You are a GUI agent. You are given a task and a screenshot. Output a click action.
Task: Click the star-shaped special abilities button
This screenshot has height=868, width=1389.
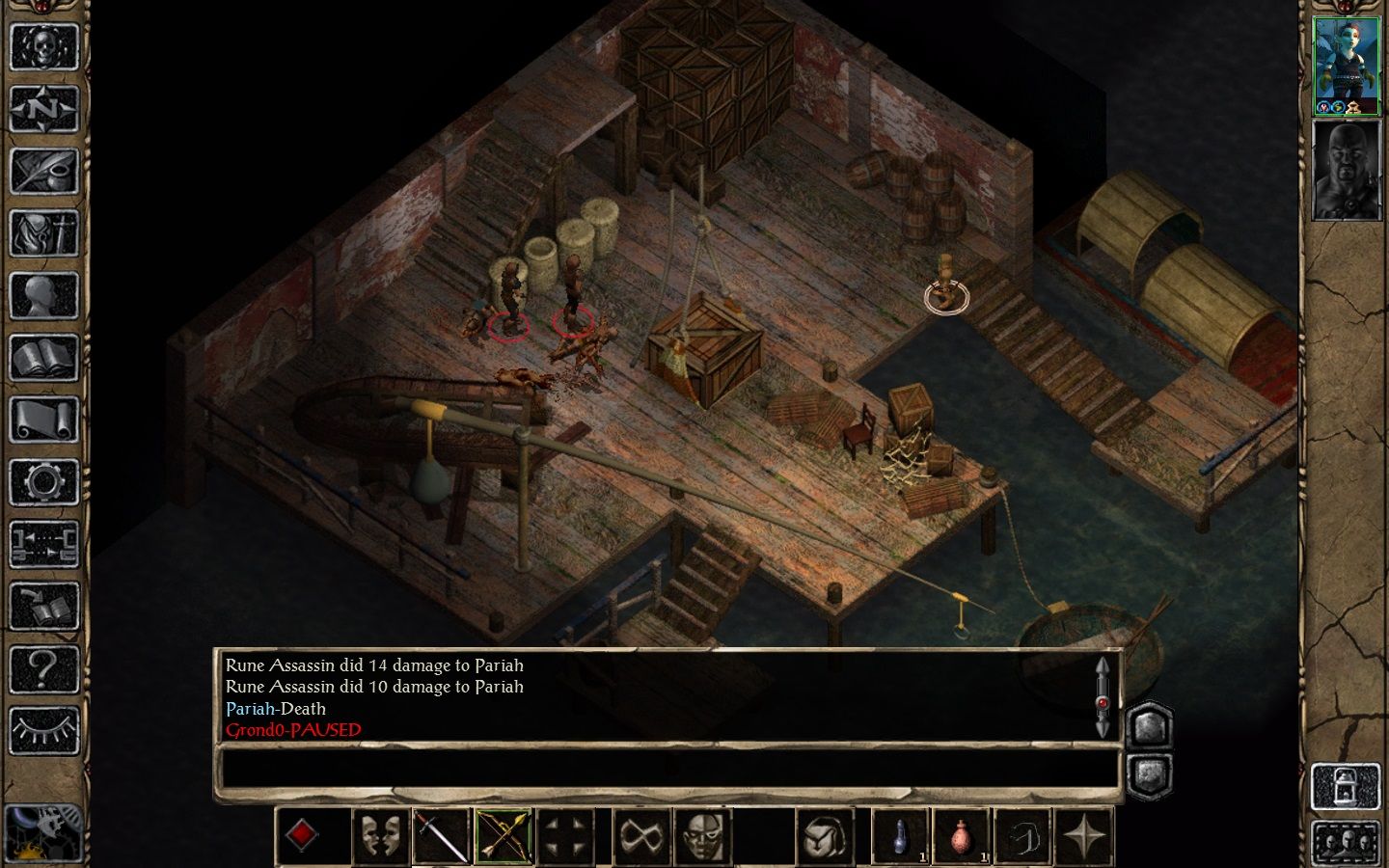pyautogui.click(x=1084, y=835)
